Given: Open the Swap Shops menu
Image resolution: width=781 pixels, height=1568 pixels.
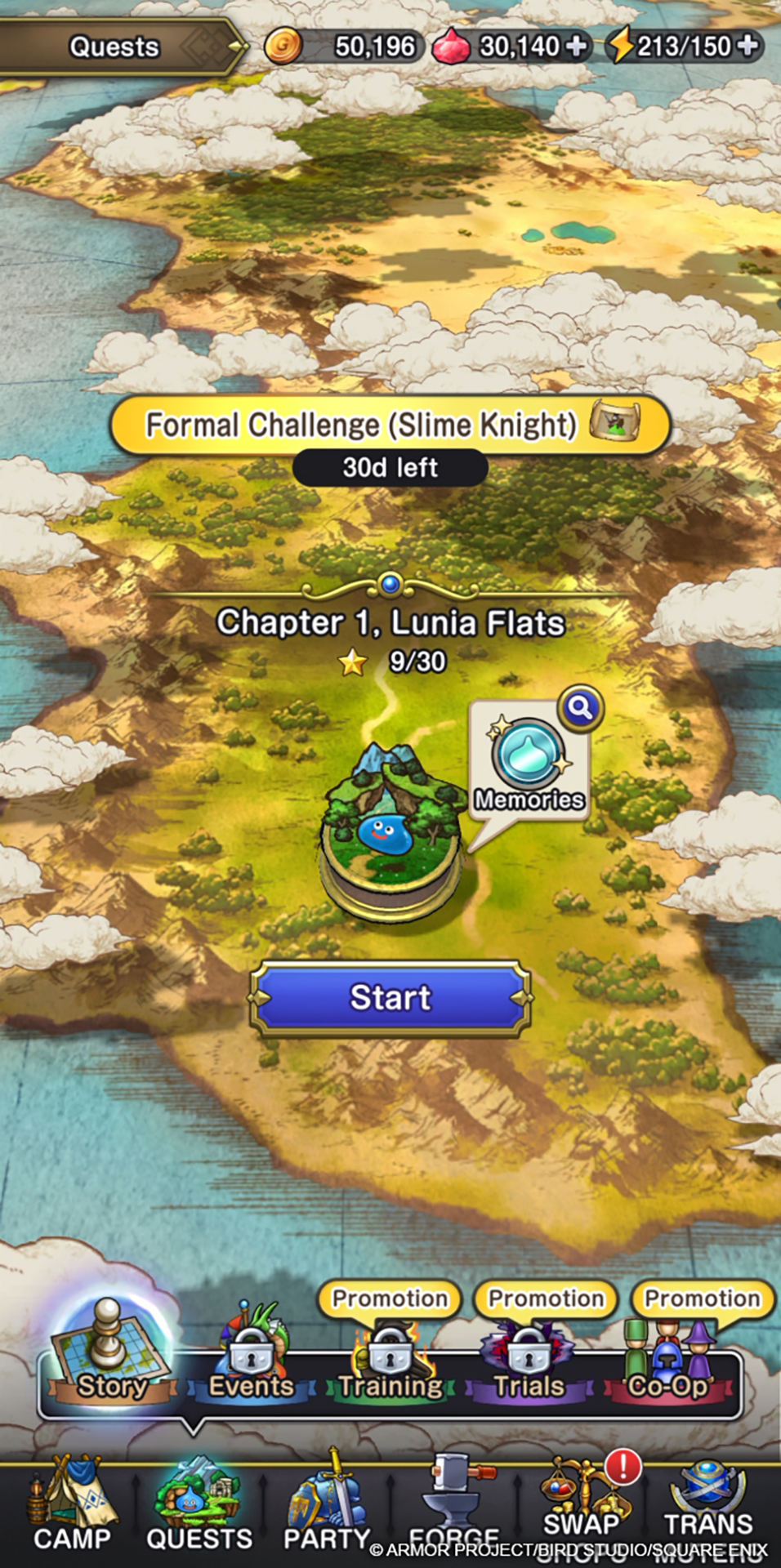Looking at the screenshot, I should pyautogui.click(x=582, y=1507).
